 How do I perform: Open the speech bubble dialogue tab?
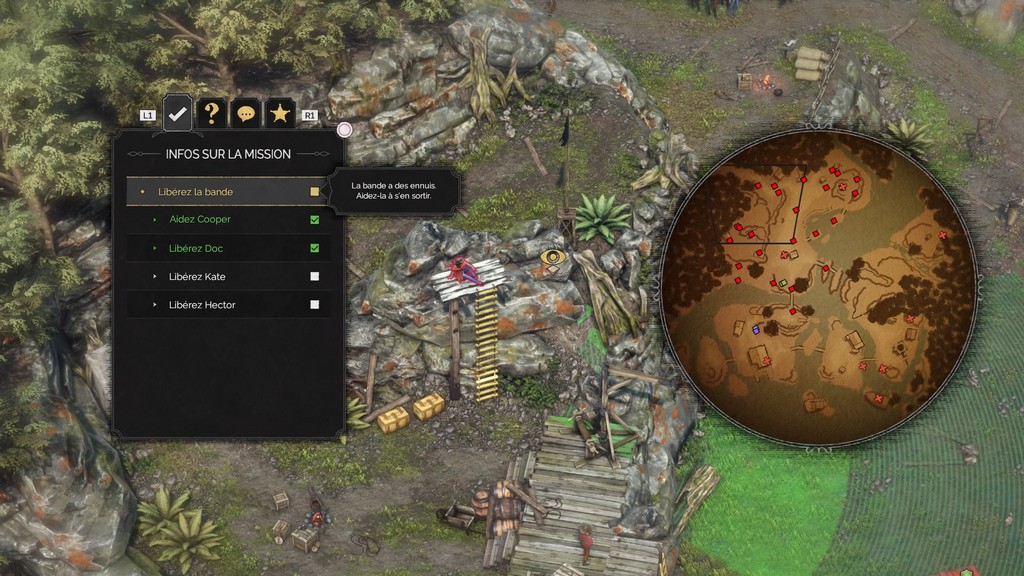click(x=245, y=114)
